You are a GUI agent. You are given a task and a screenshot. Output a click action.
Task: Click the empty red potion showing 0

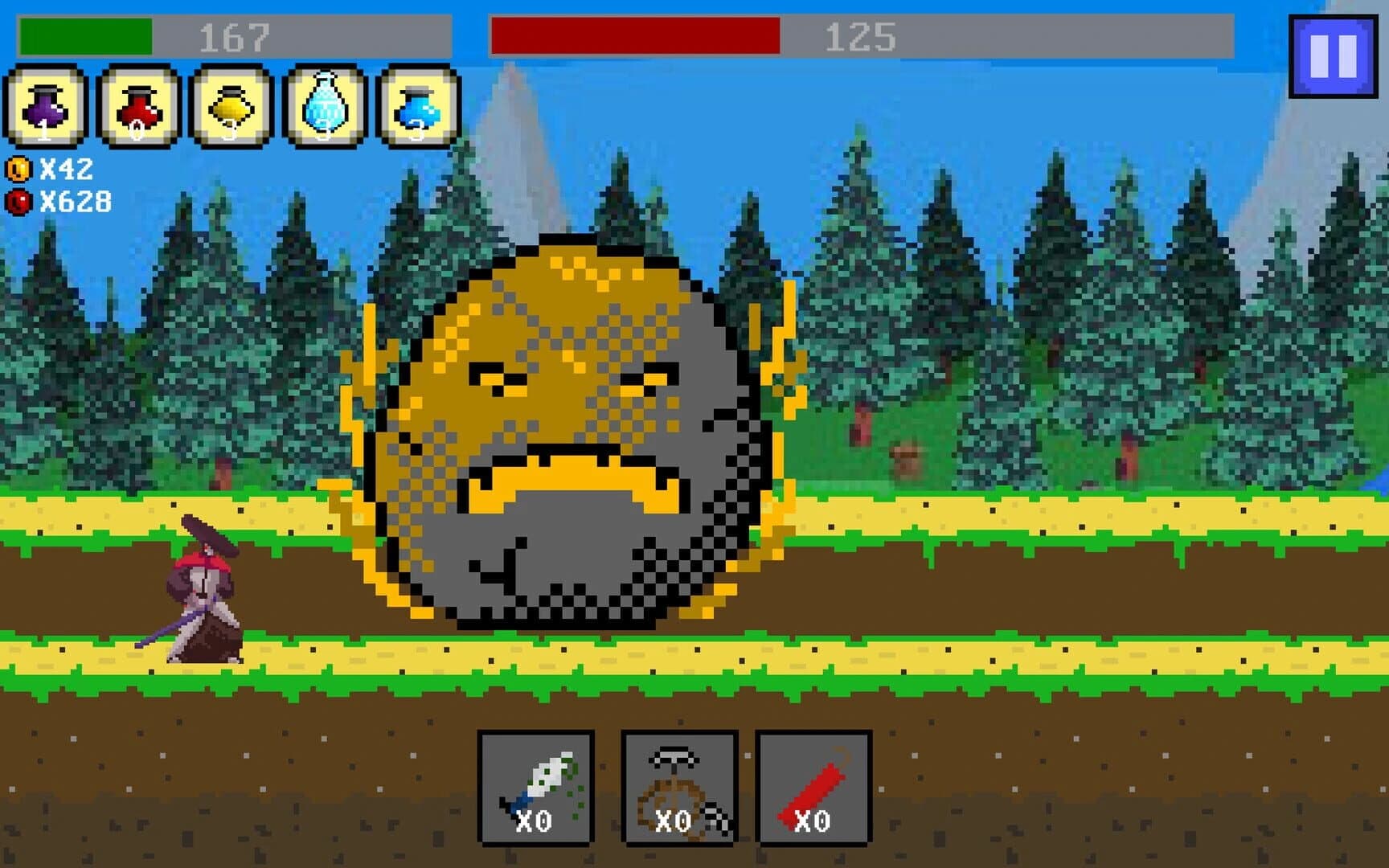(x=135, y=108)
